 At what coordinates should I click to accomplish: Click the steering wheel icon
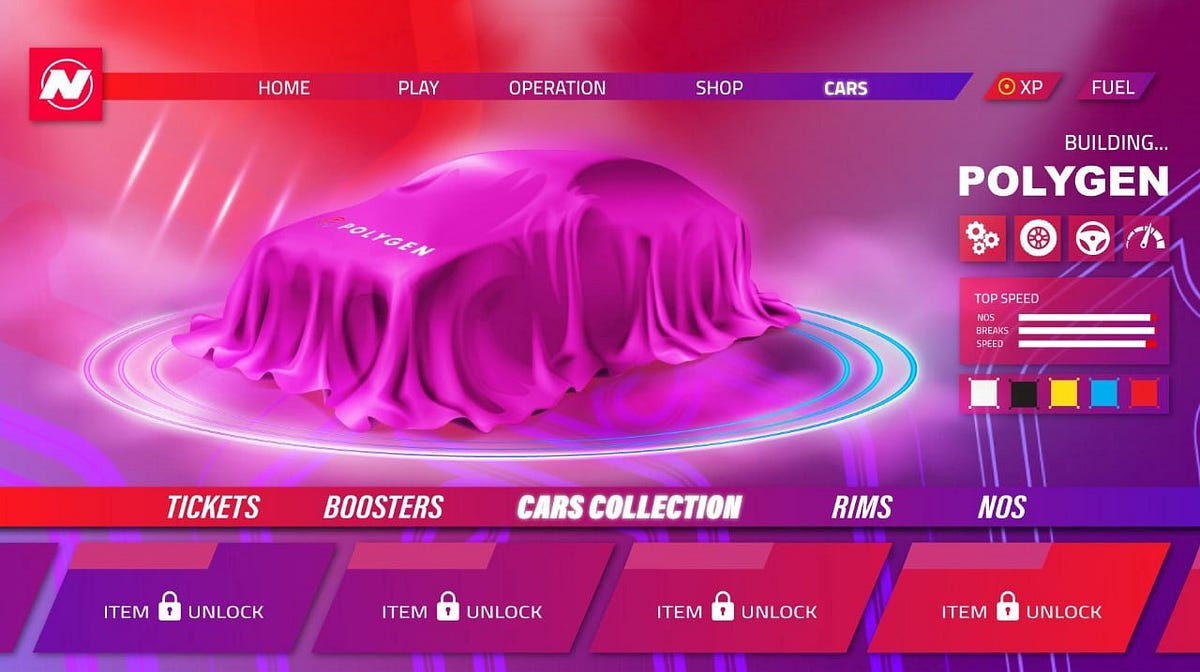1091,239
